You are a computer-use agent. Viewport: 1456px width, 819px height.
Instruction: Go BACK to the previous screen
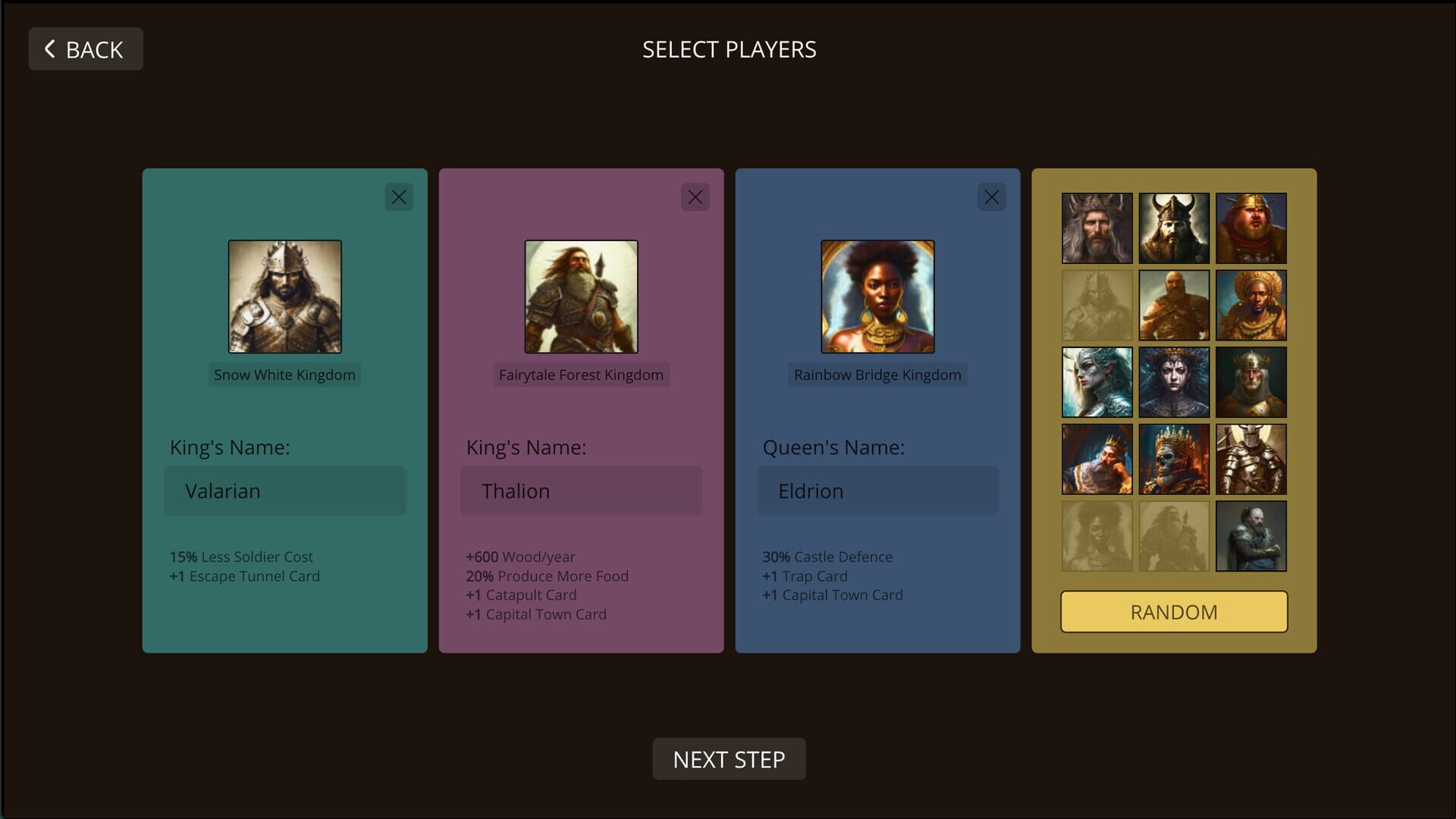tap(85, 49)
